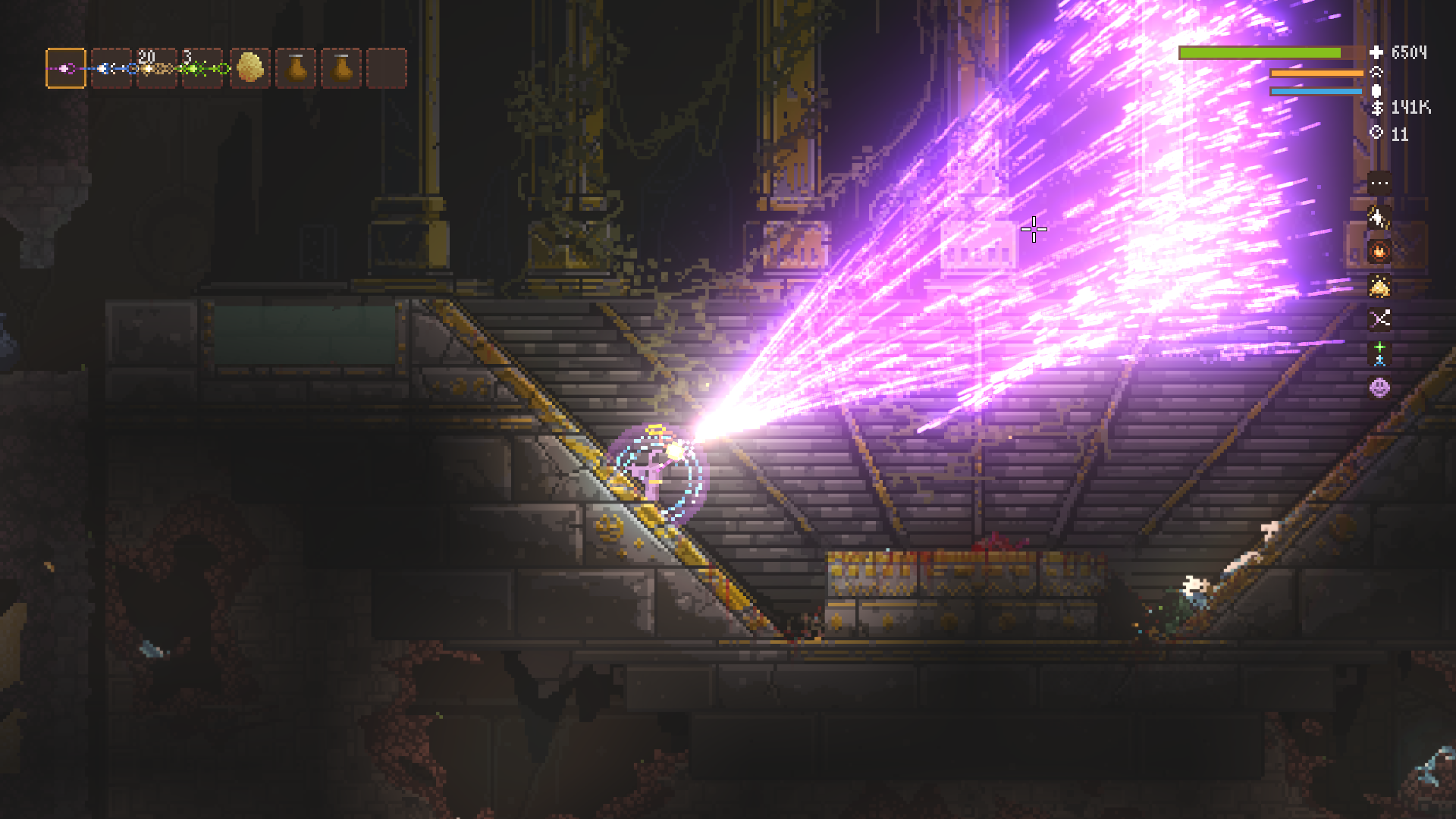This screenshot has width=1456, height=819.
Task: View the gold pile perk icon
Action: [1379, 286]
